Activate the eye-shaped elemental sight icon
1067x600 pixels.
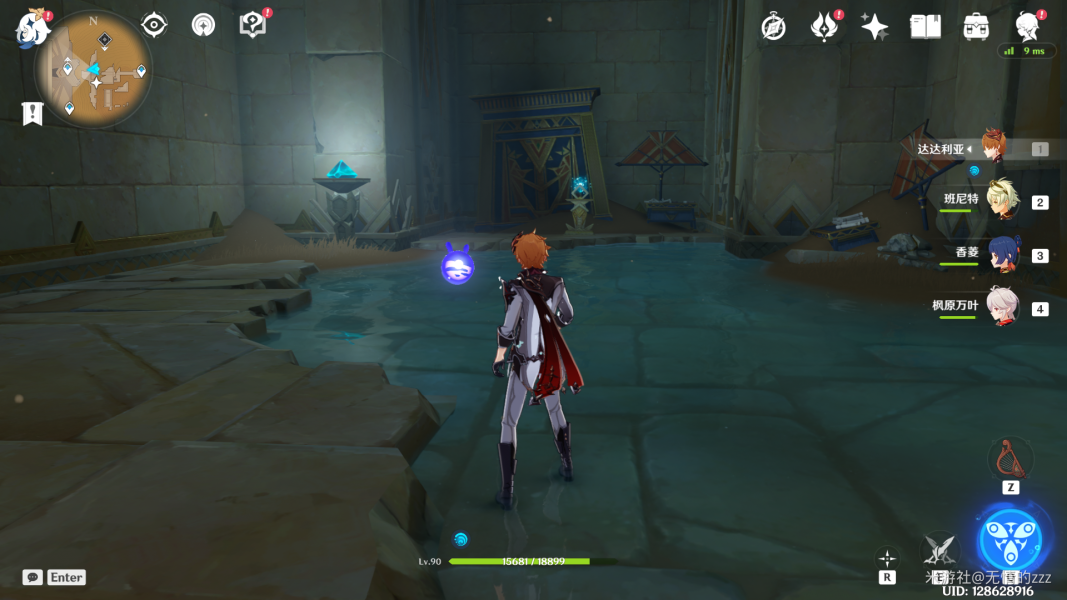[x=154, y=25]
